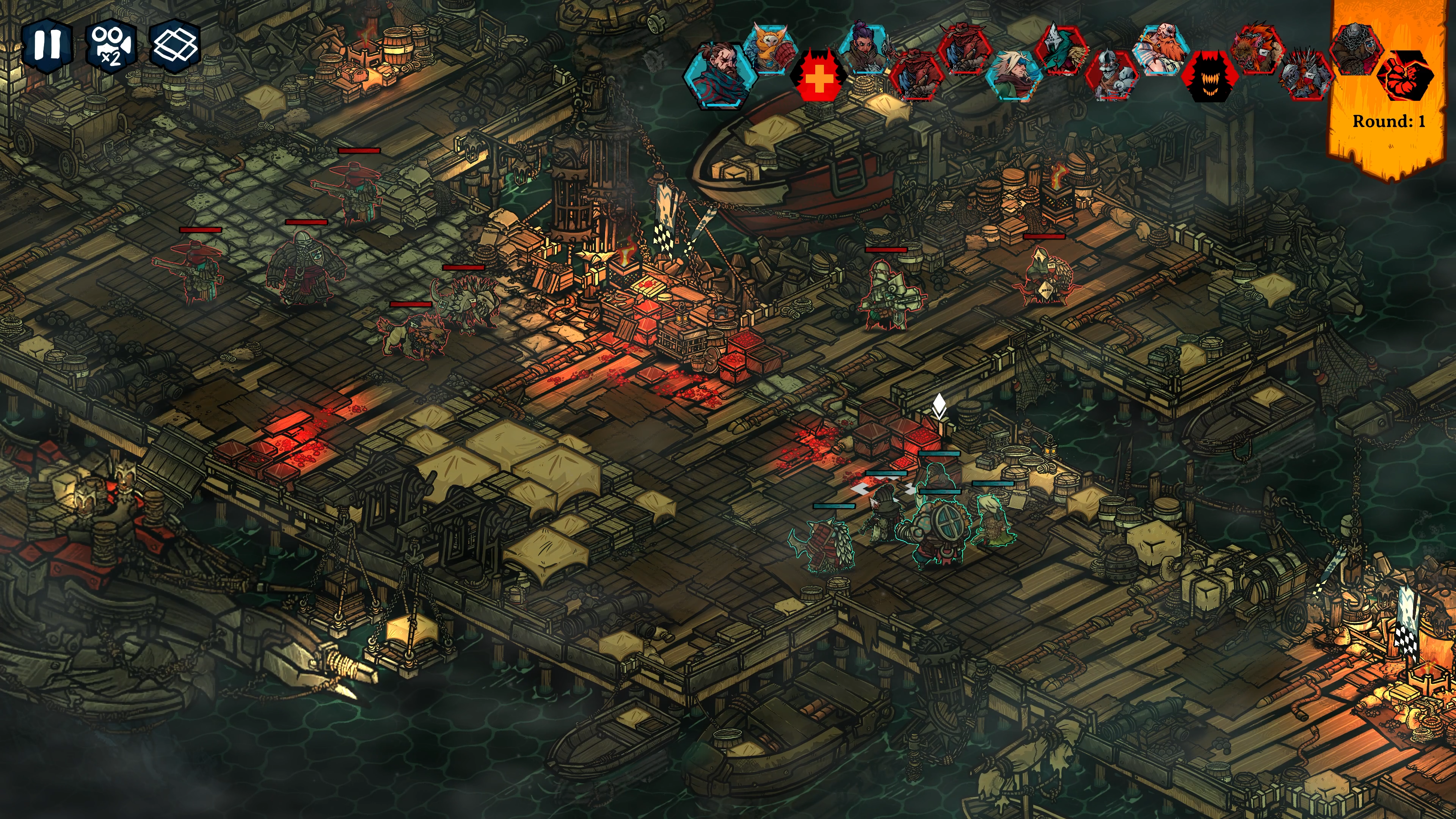Pause the battle
This screenshot has width=1456, height=819.
[x=47, y=45]
